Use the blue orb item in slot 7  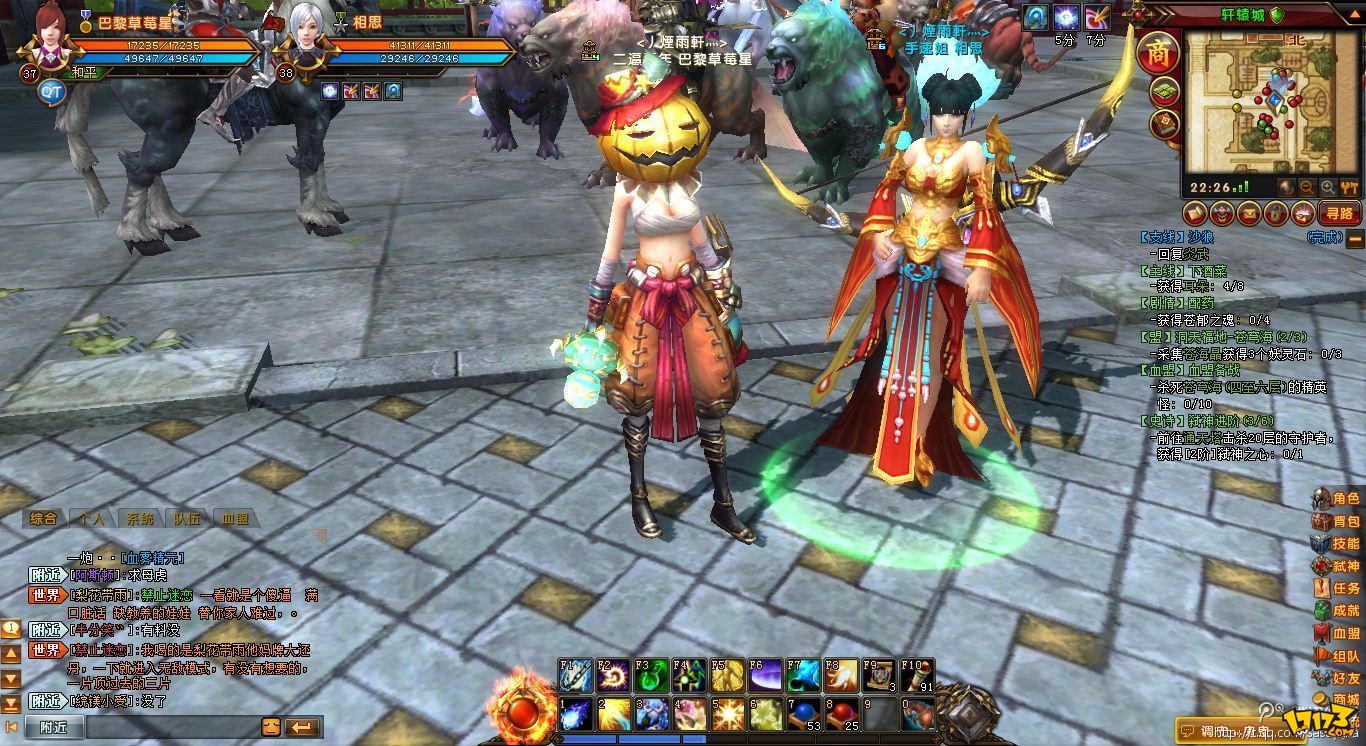coord(803,714)
